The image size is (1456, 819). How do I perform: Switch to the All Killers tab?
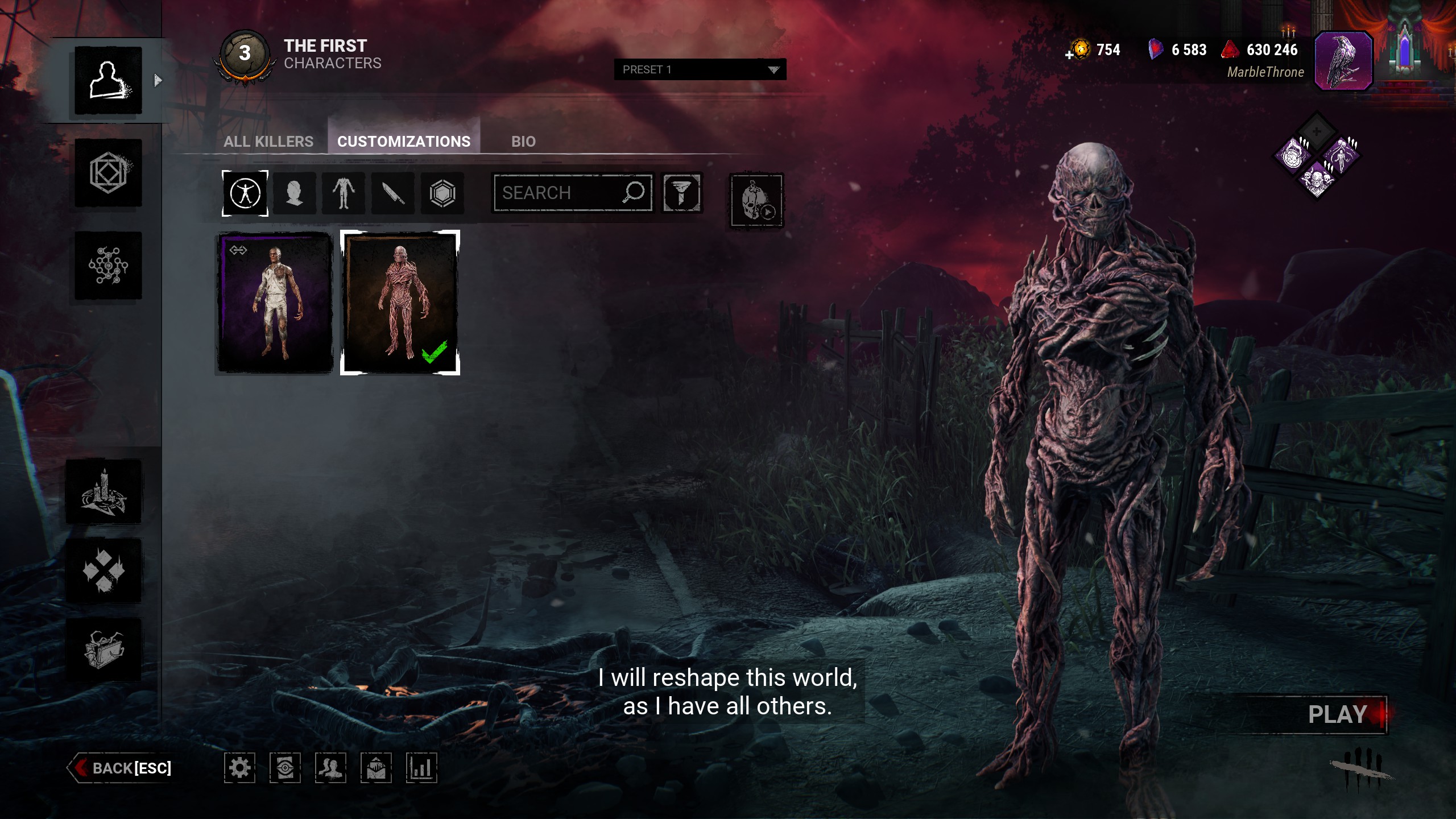pyautogui.click(x=268, y=141)
